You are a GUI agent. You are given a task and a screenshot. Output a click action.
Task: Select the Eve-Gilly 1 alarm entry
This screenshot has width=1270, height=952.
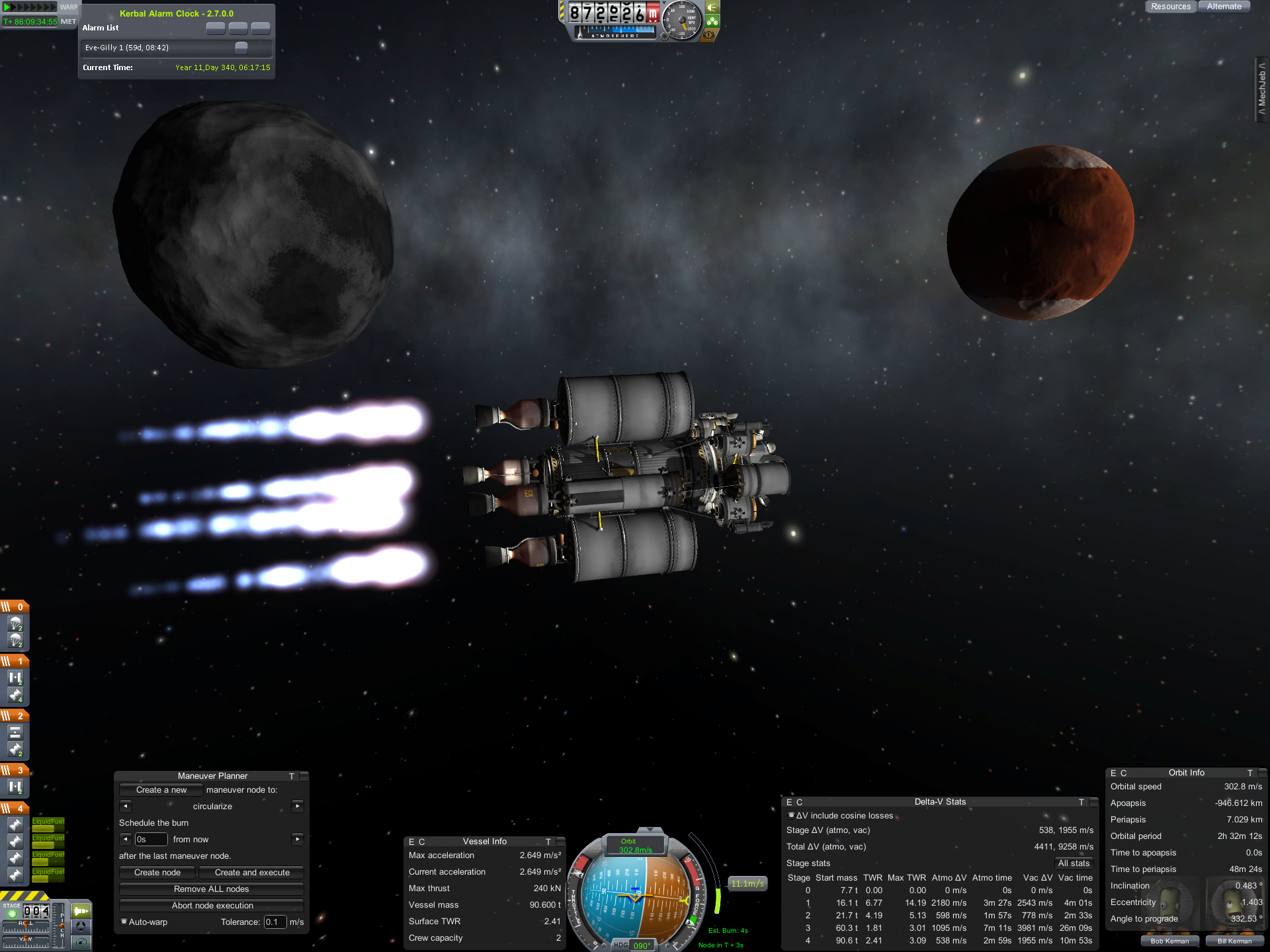159,48
